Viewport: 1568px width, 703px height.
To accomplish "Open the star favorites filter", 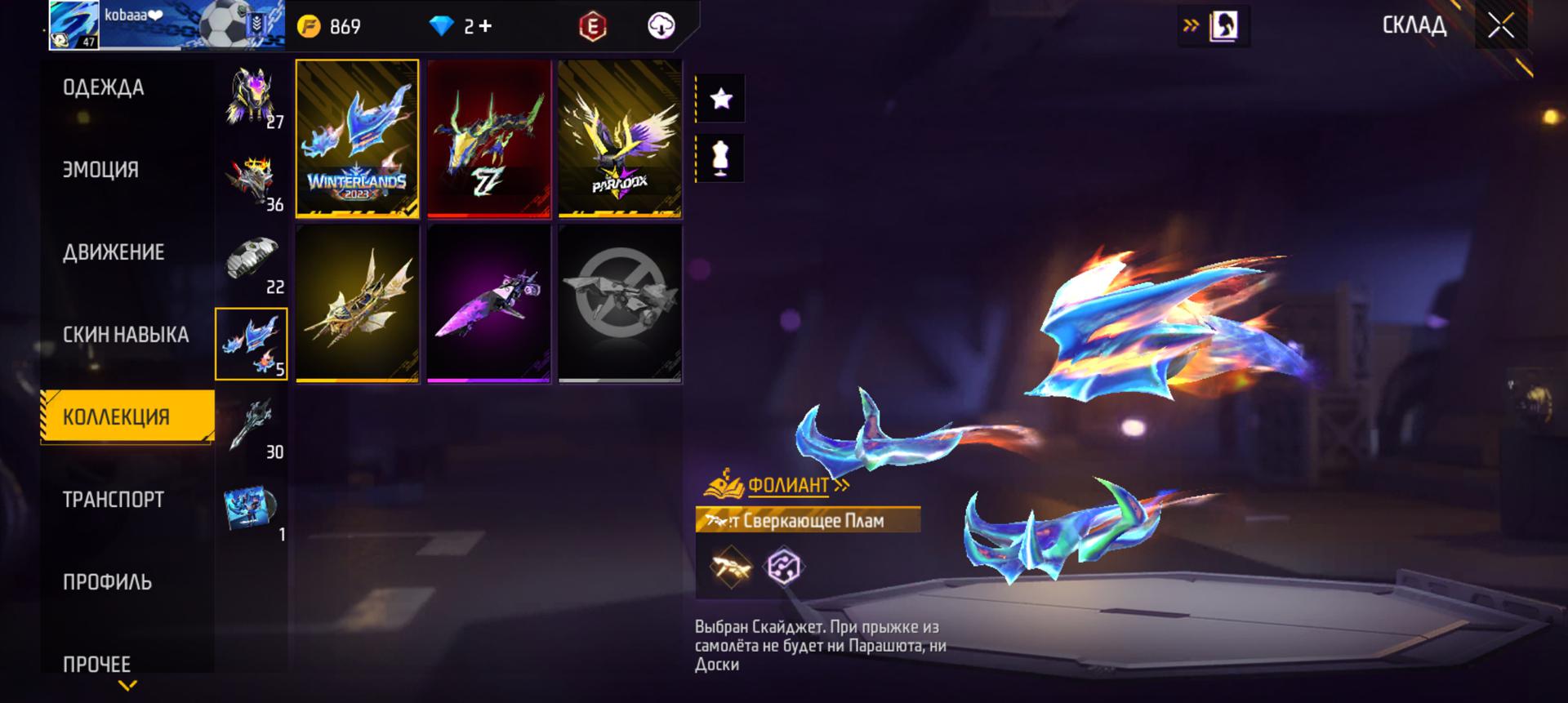I will [x=720, y=99].
